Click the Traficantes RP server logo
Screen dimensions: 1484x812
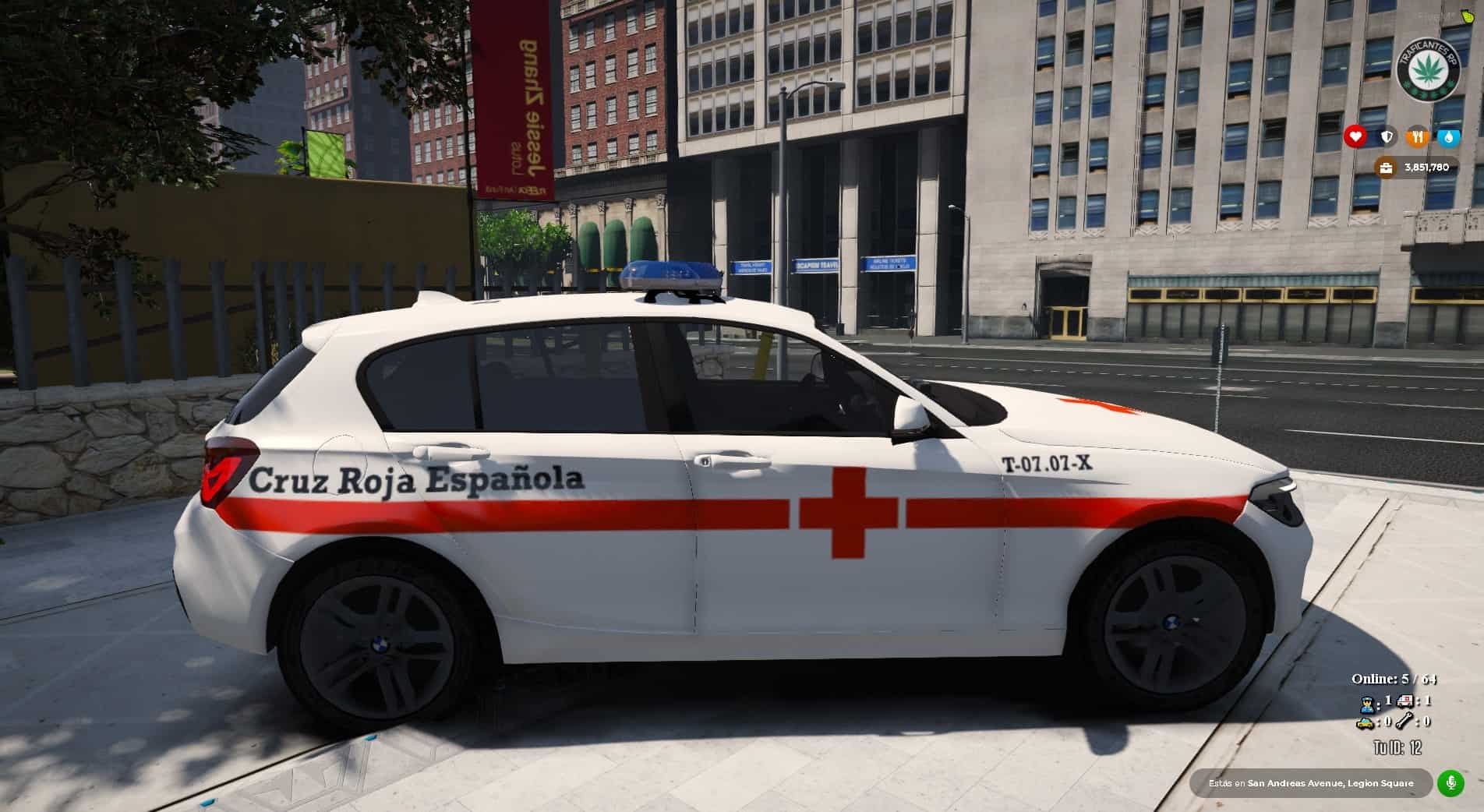coord(1428,70)
